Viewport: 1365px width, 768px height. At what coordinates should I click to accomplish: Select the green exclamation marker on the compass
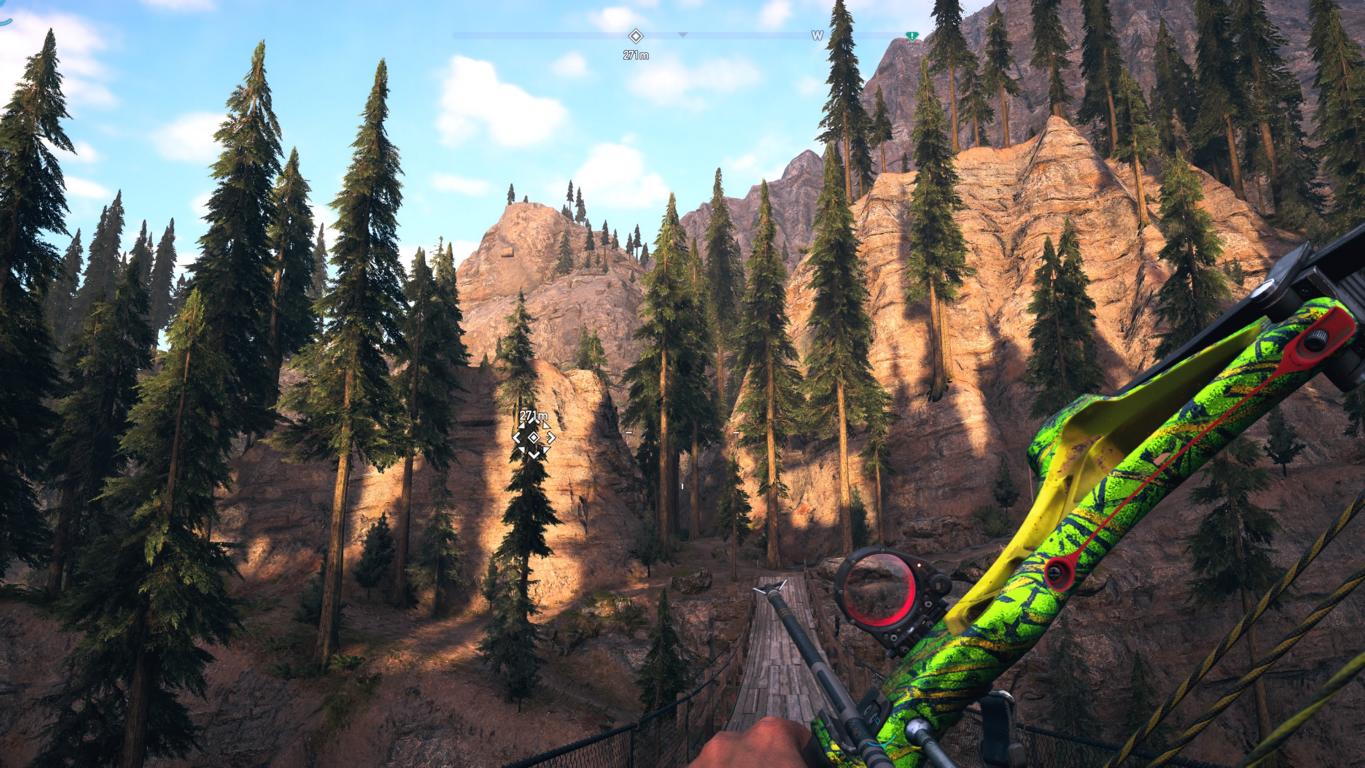912,36
